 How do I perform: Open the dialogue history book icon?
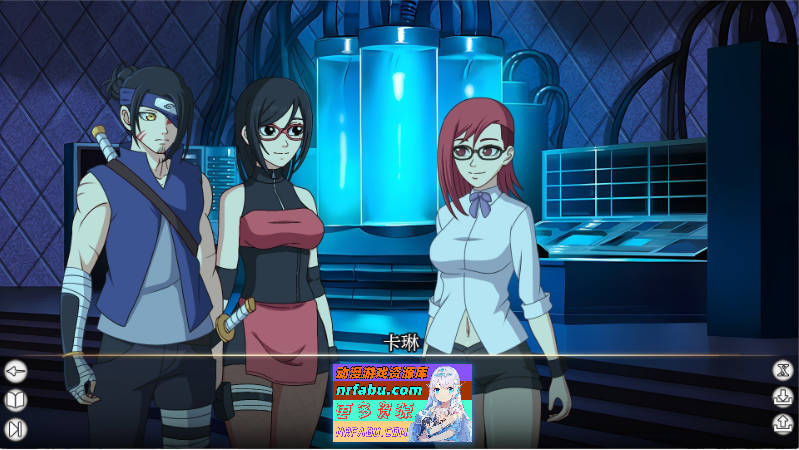pyautogui.click(x=16, y=400)
